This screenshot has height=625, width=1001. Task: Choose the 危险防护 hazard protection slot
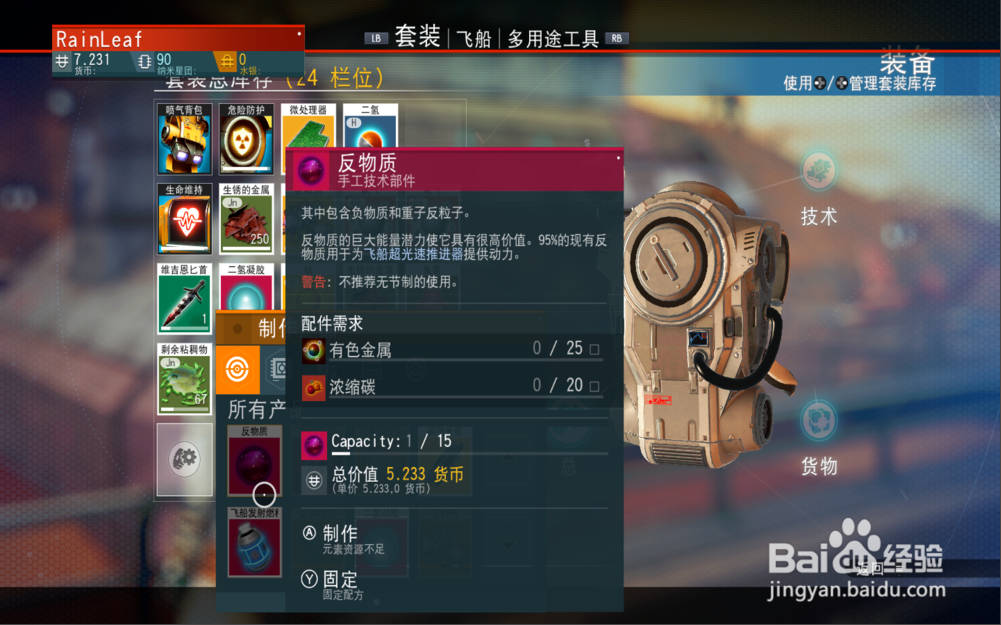(x=246, y=139)
